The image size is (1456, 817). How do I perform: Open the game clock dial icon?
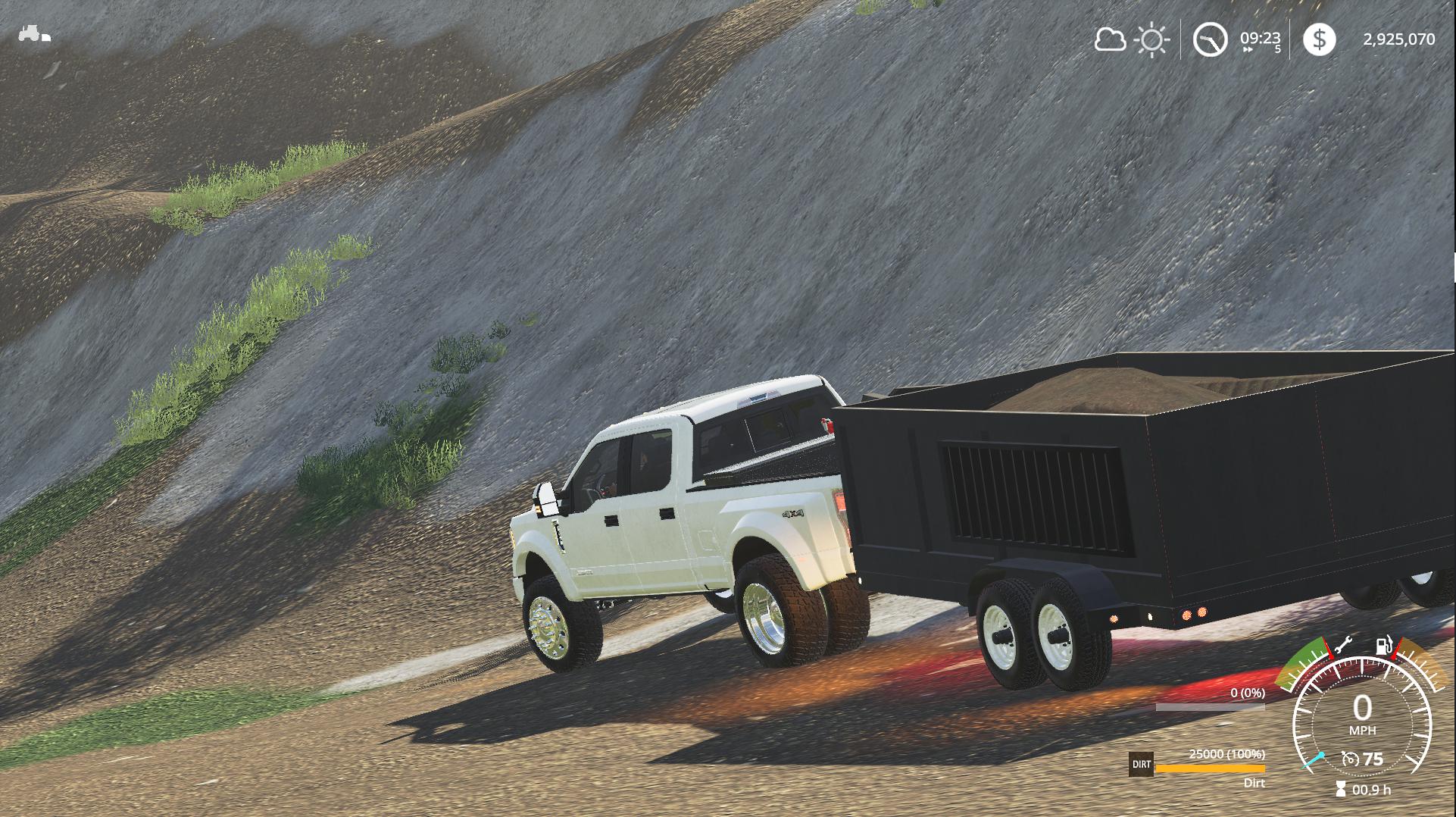point(1210,39)
